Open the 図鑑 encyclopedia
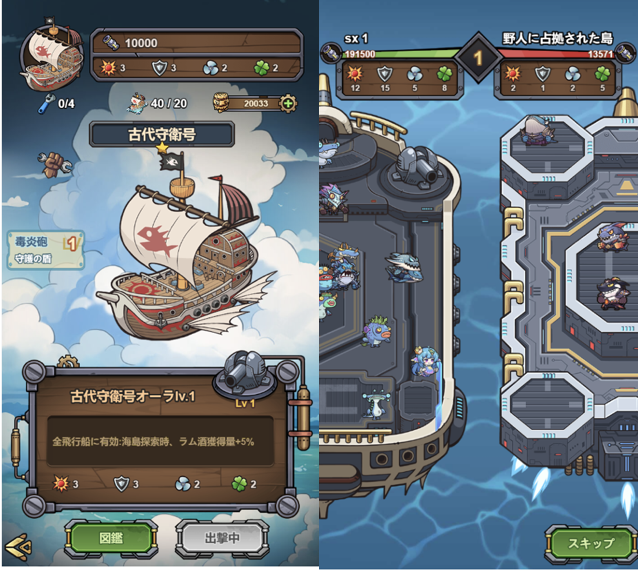The height and width of the screenshot is (572, 638). click(110, 538)
